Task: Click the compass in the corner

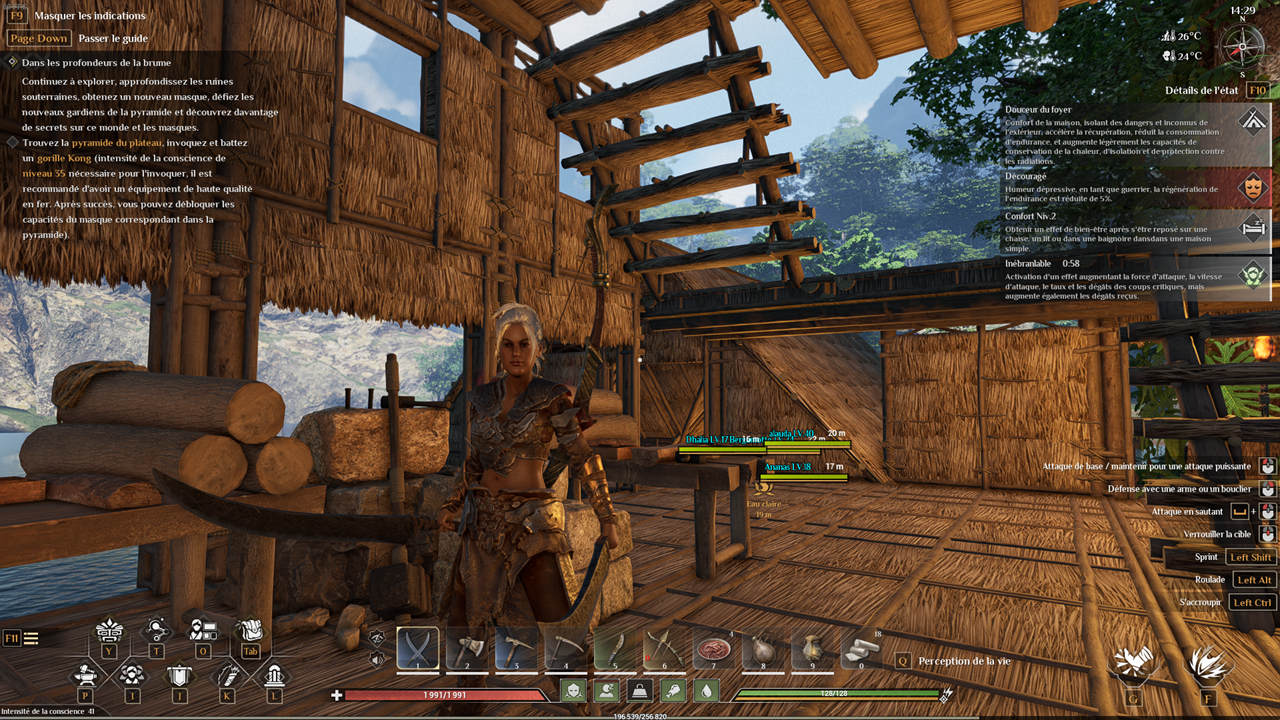Action: pos(1242,45)
